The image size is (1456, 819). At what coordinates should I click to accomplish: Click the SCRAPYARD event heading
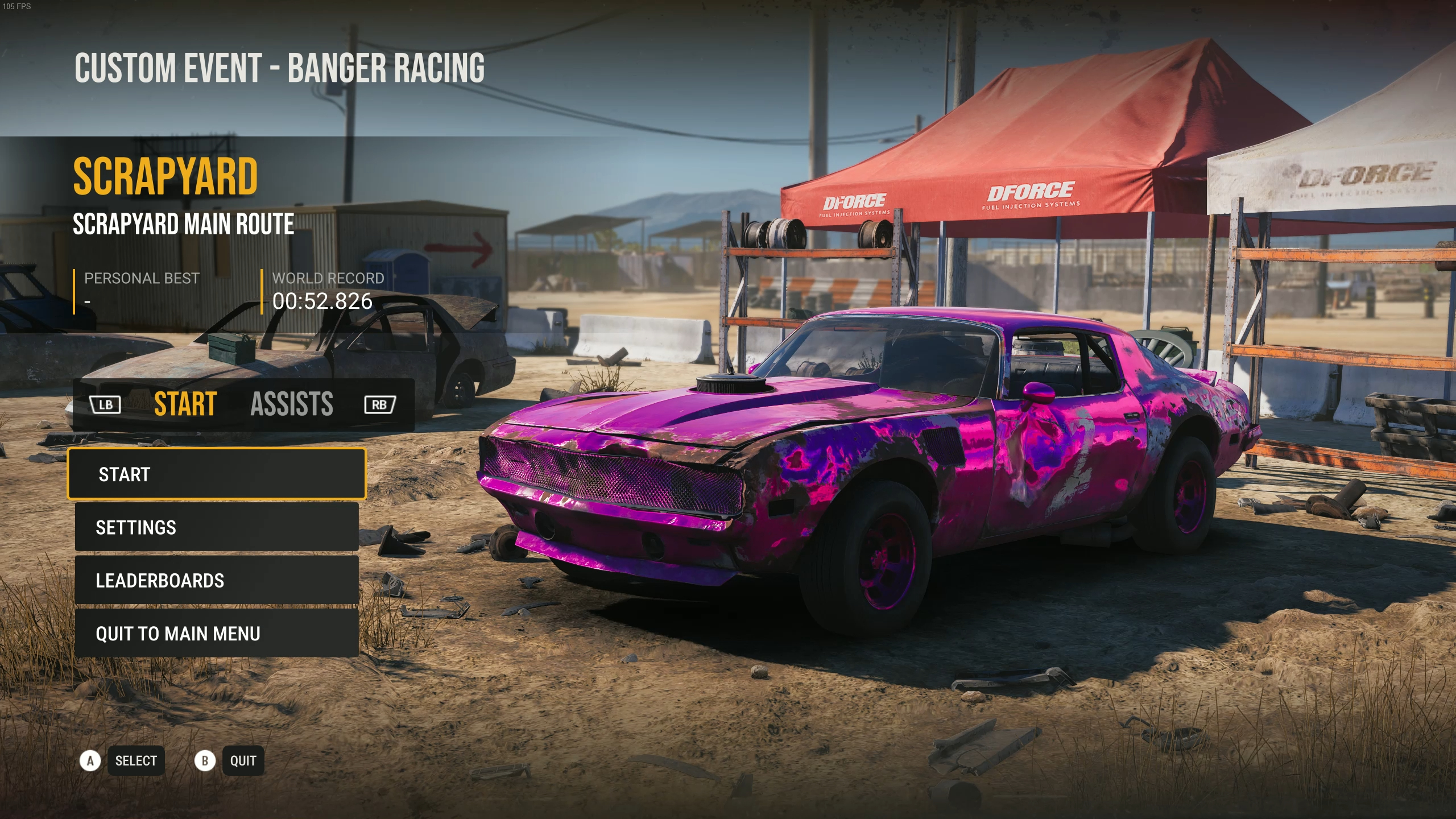[x=166, y=176]
